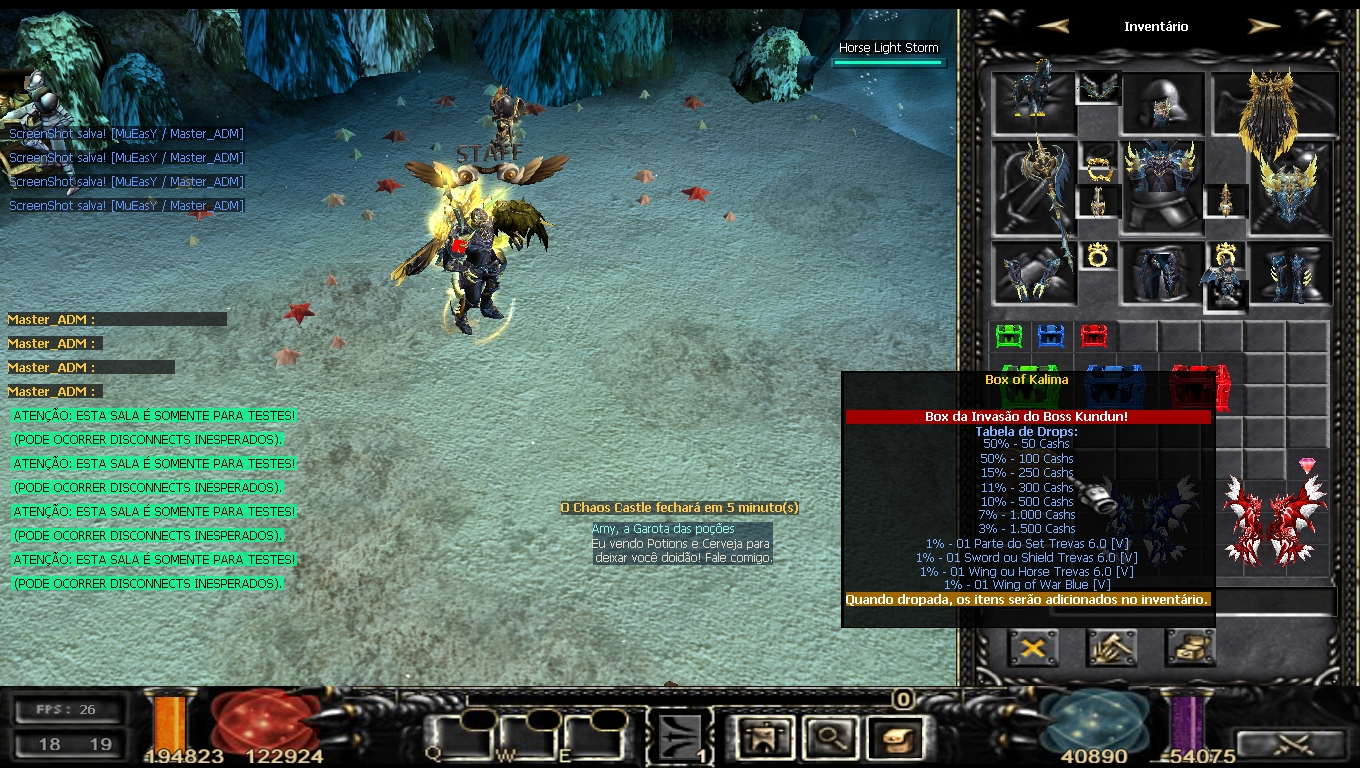
Task: Go to next inventory page arrow
Action: point(1264,27)
